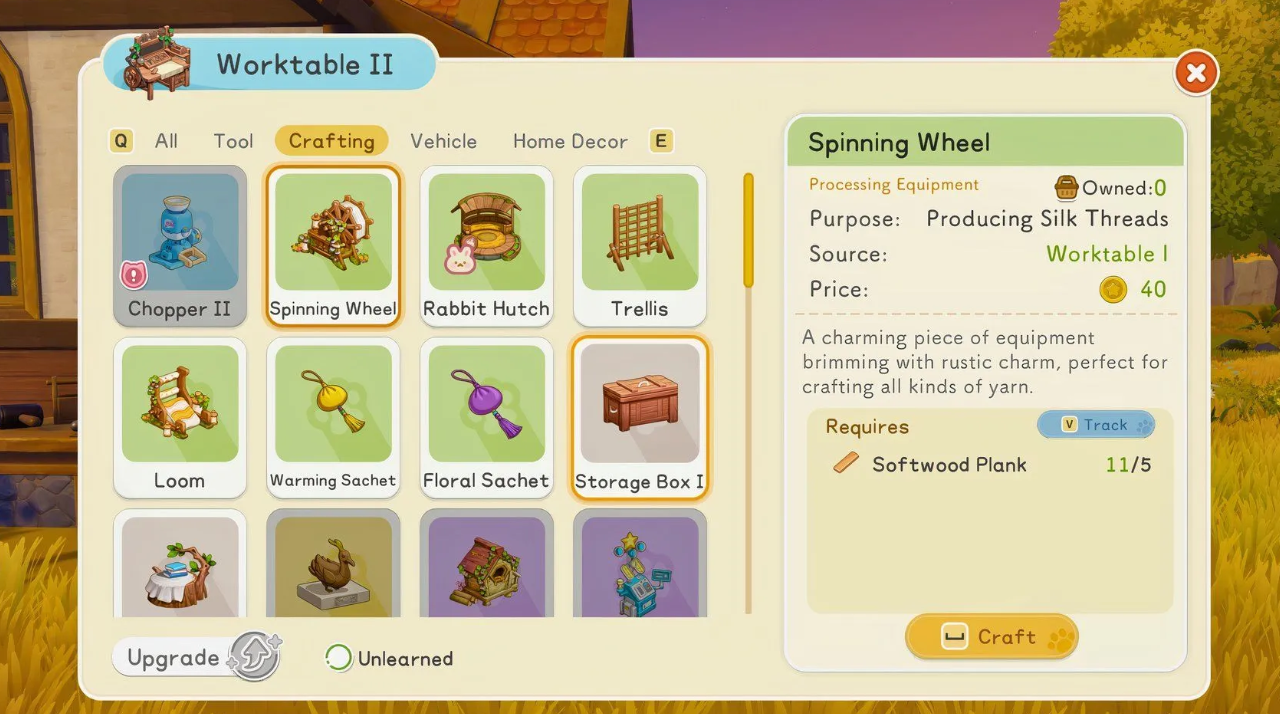The height and width of the screenshot is (714, 1280).
Task: Choose the purple Floral Sachet recipe
Action: click(x=486, y=417)
